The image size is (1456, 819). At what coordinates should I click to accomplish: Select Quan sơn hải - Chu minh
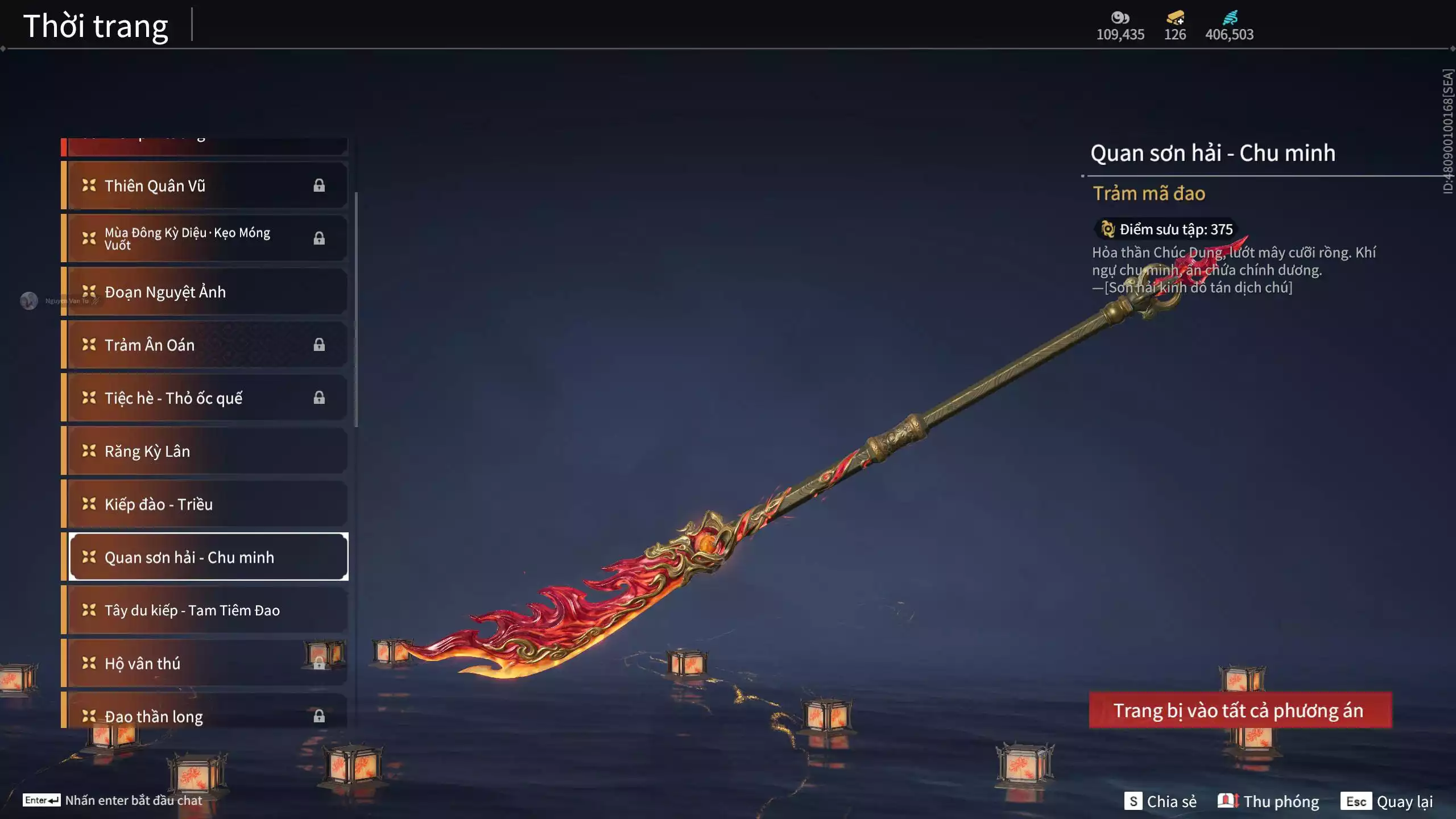click(208, 557)
